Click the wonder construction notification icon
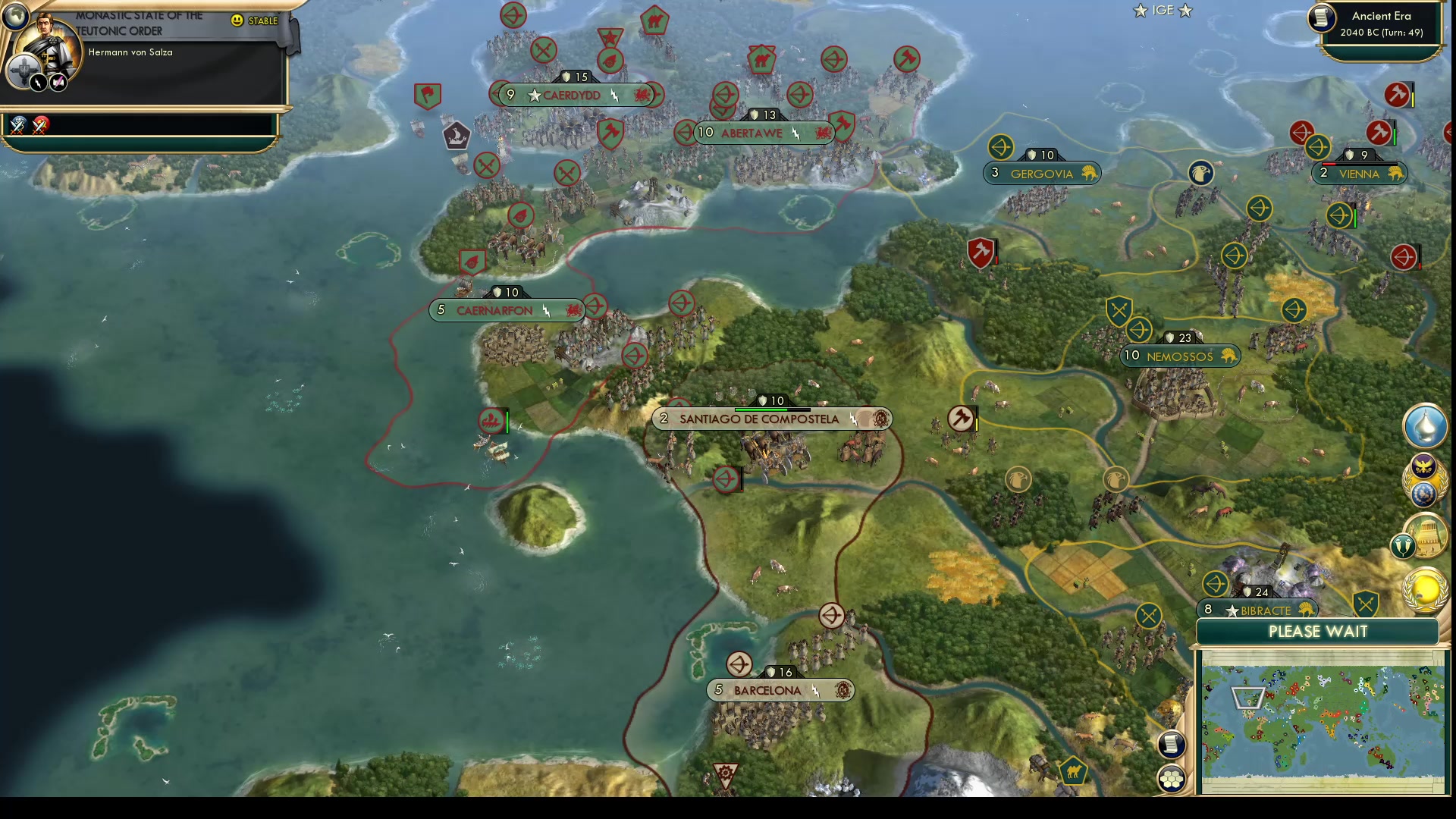The image size is (1456, 819). [x=1427, y=543]
